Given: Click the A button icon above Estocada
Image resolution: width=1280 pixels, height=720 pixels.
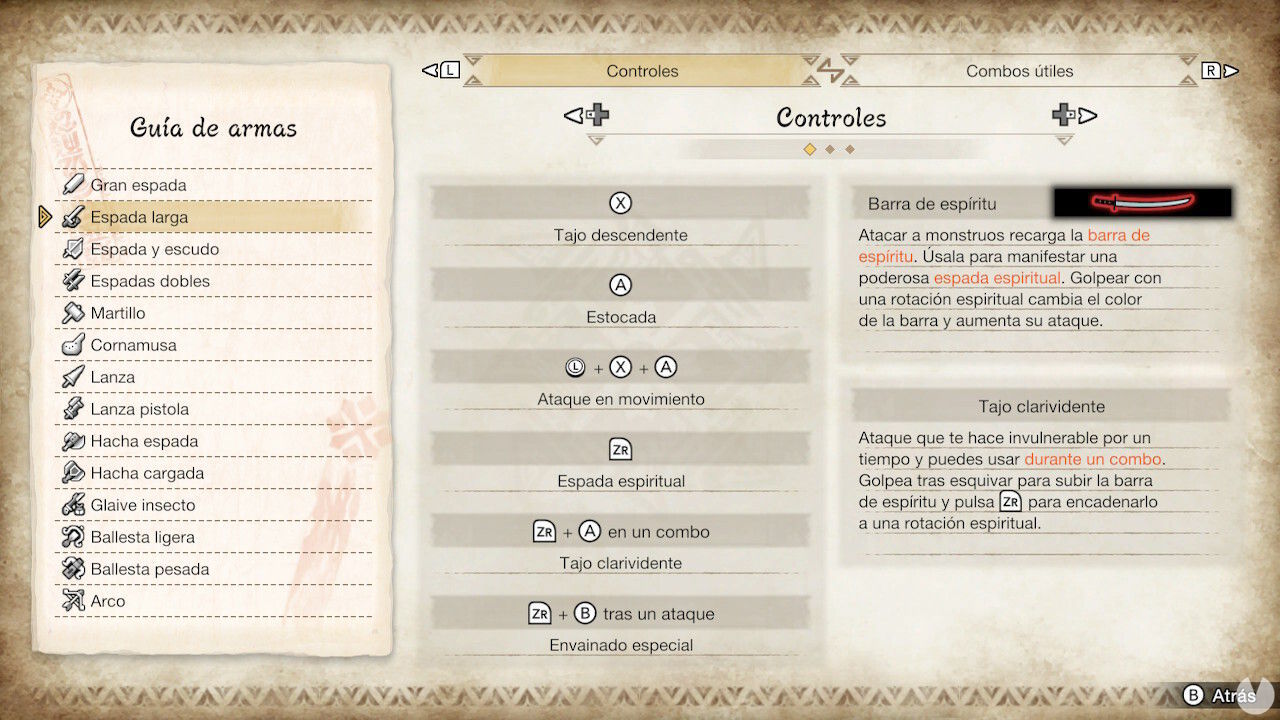Looking at the screenshot, I should click(x=620, y=284).
